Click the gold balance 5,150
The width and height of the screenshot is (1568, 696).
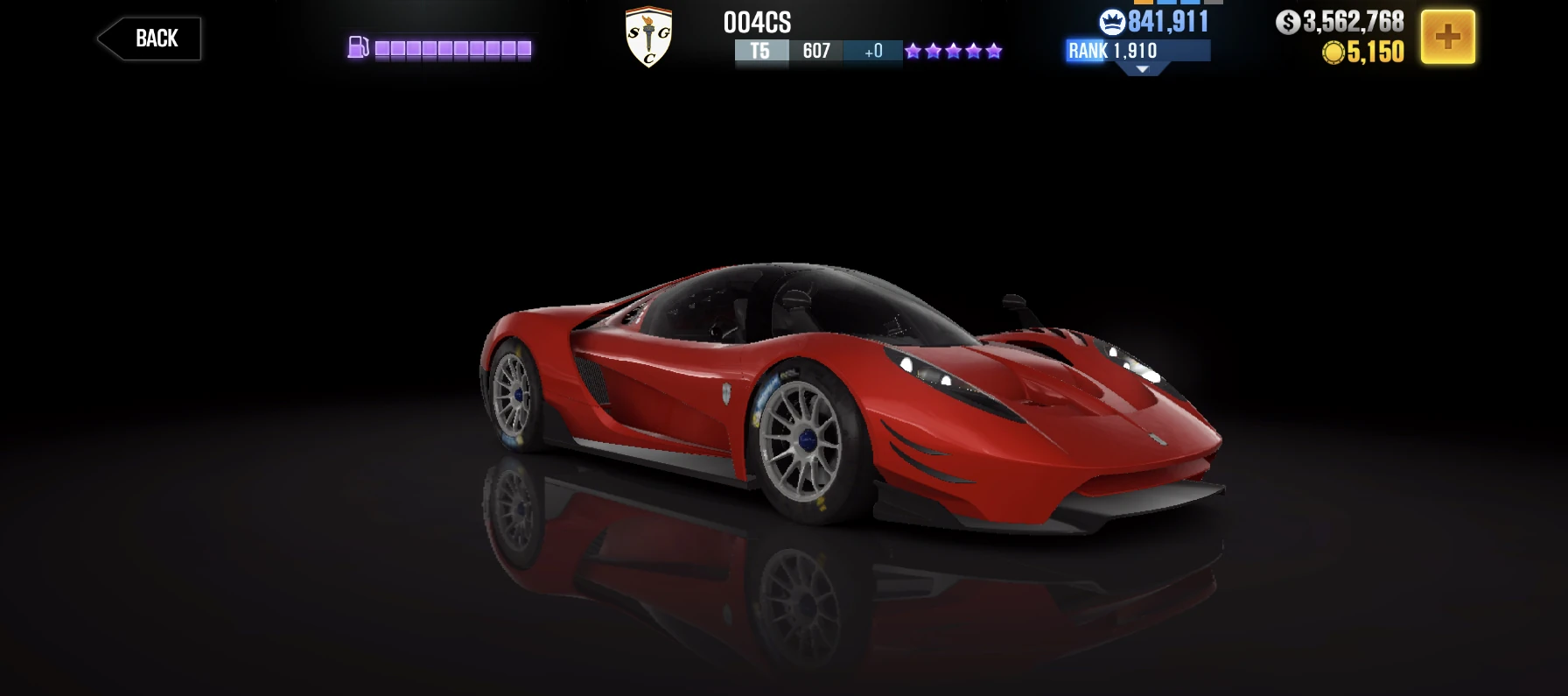pyautogui.click(x=1376, y=51)
